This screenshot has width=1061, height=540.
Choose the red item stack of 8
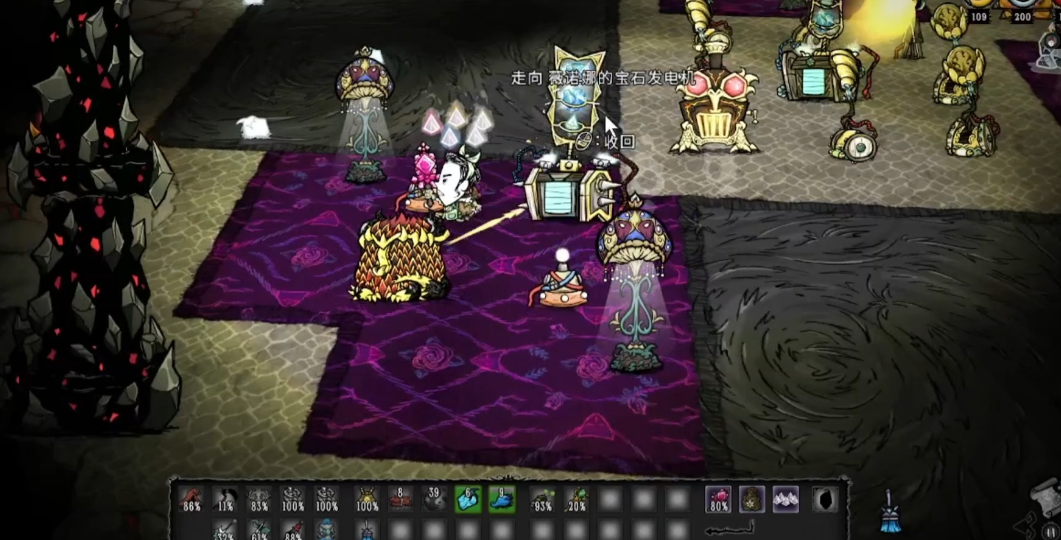point(401,498)
